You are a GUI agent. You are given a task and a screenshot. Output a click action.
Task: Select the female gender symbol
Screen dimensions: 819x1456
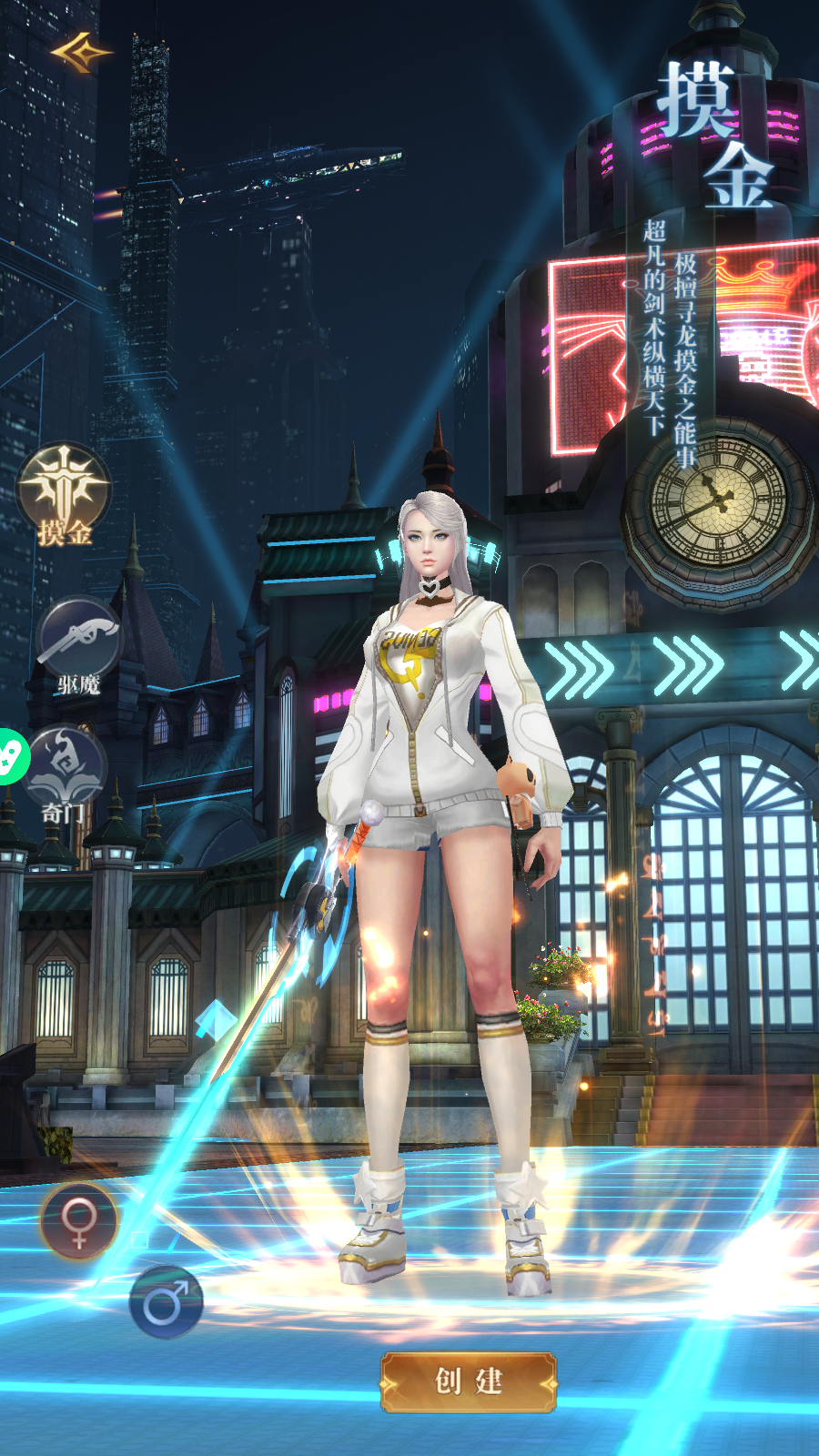click(x=79, y=1221)
